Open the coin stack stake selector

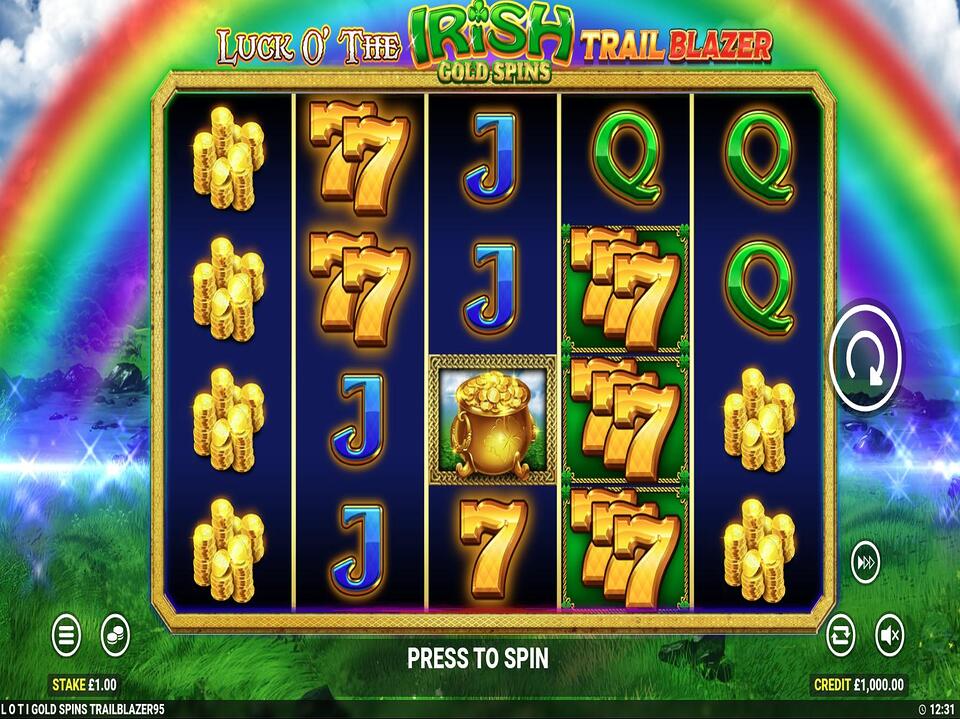[x=116, y=634]
